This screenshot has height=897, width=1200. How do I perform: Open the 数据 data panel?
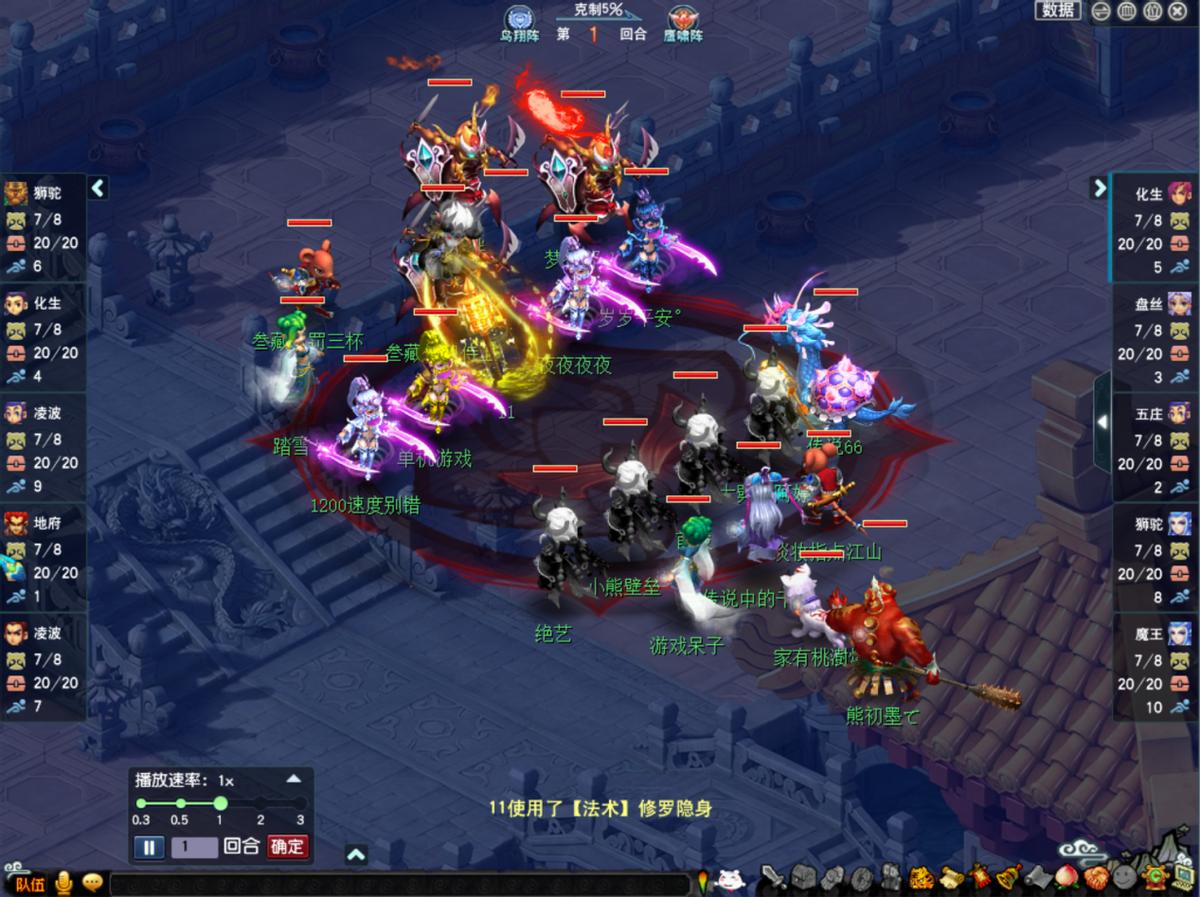[x=1058, y=11]
